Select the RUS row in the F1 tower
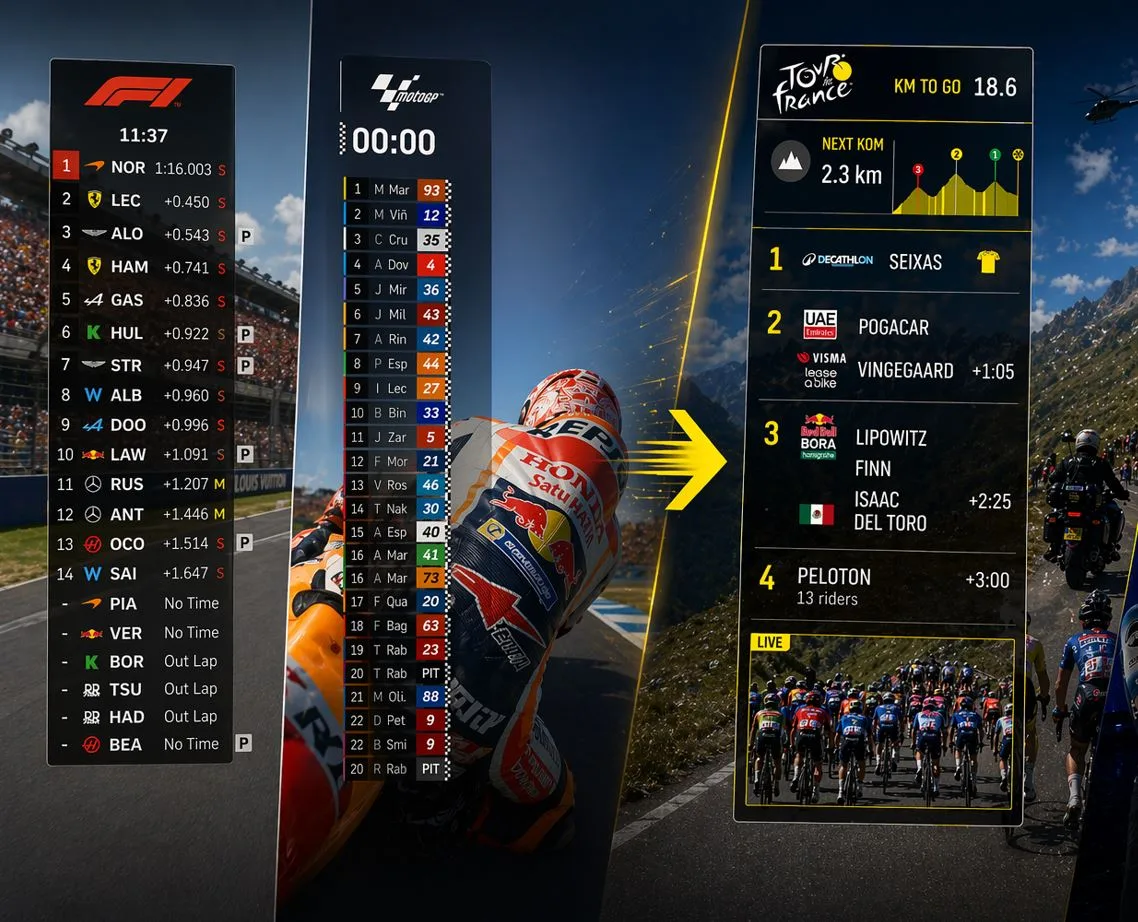 127,484
